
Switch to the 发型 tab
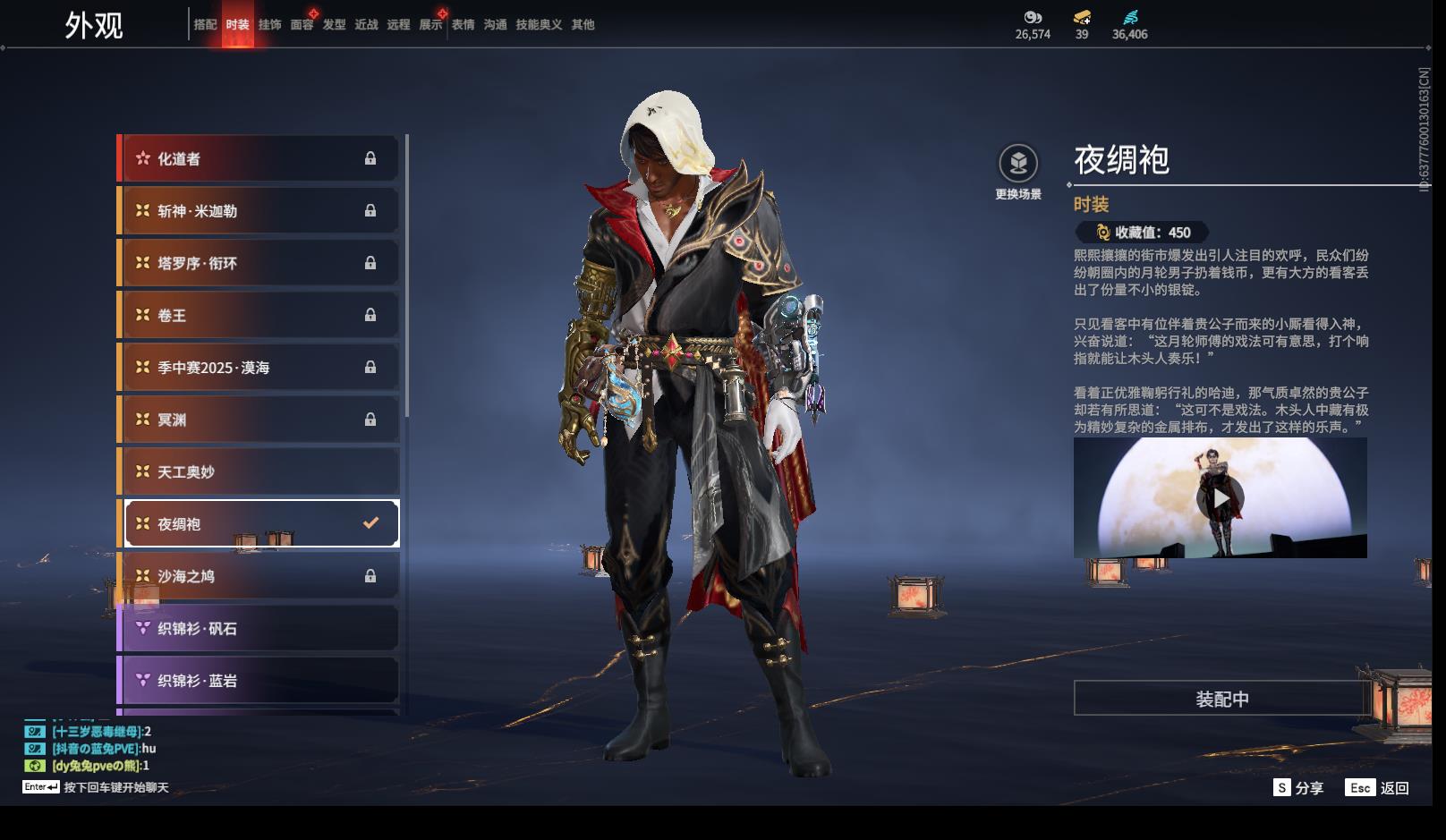[x=334, y=25]
